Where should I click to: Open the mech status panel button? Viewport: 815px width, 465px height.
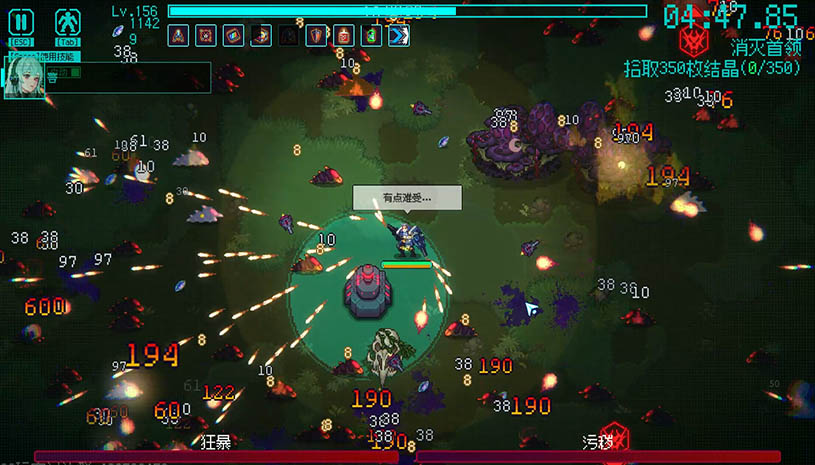point(67,23)
